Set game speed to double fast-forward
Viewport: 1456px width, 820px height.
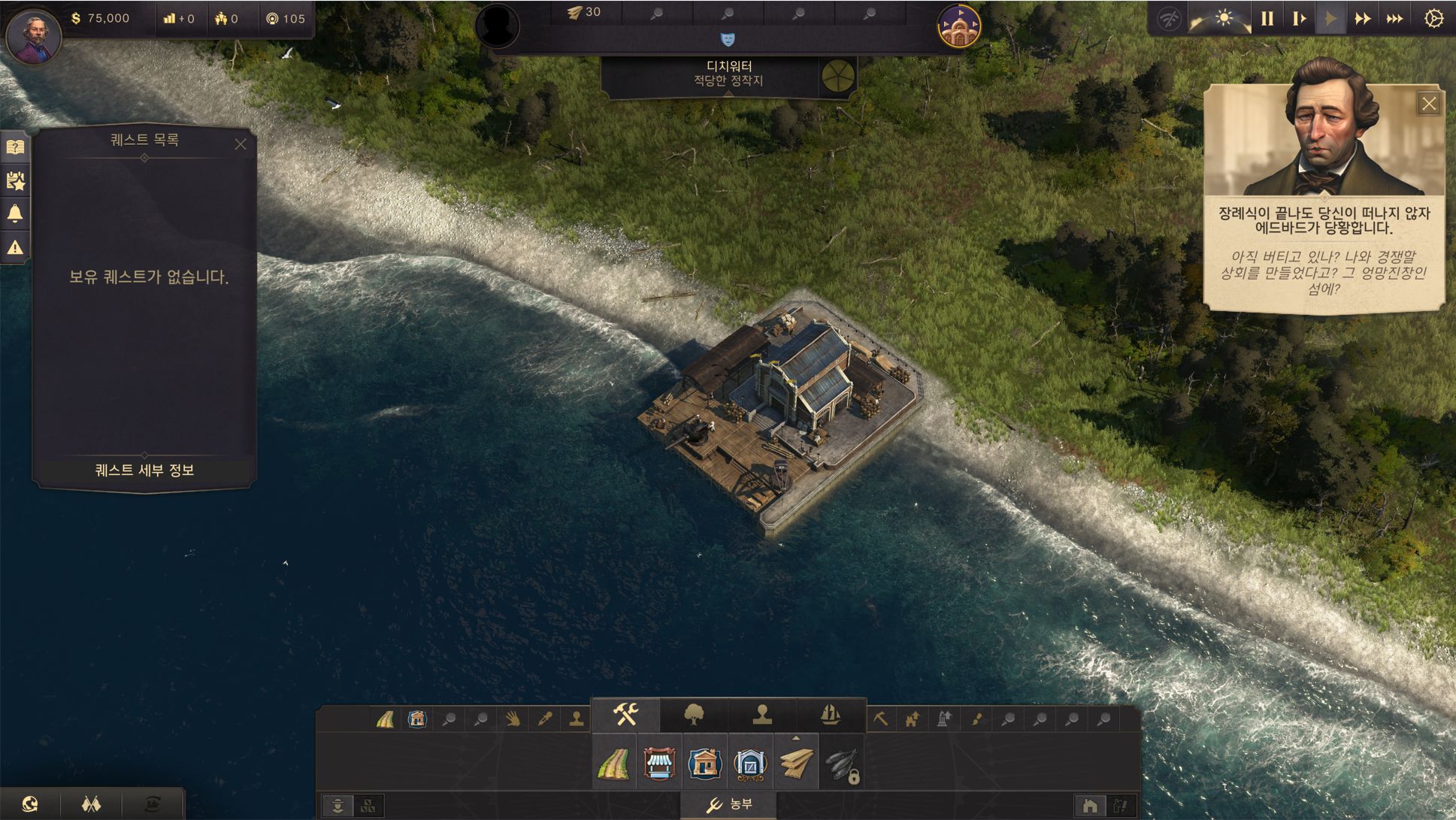click(1362, 19)
